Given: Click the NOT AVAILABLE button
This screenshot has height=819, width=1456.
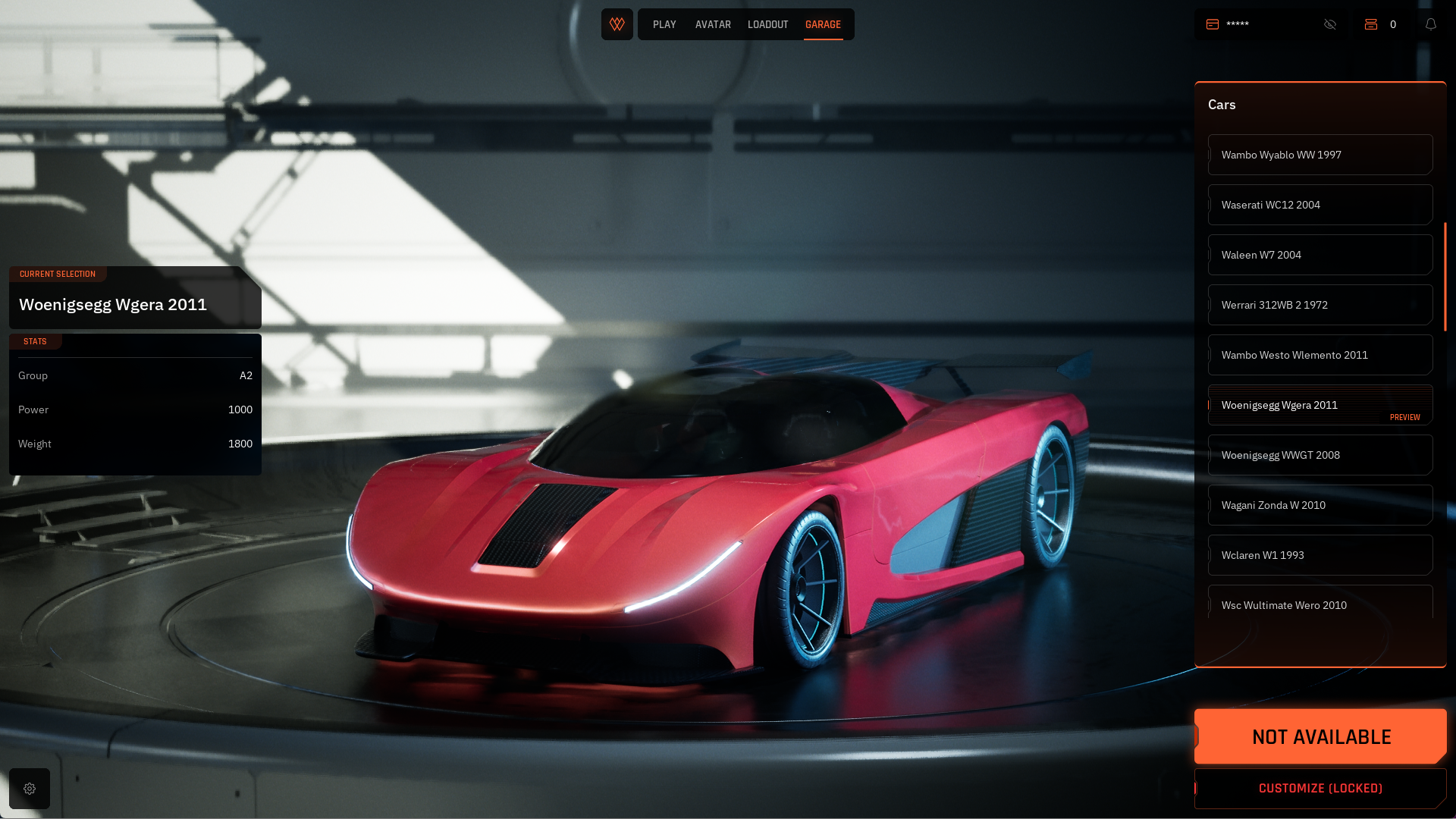Looking at the screenshot, I should (x=1320, y=736).
